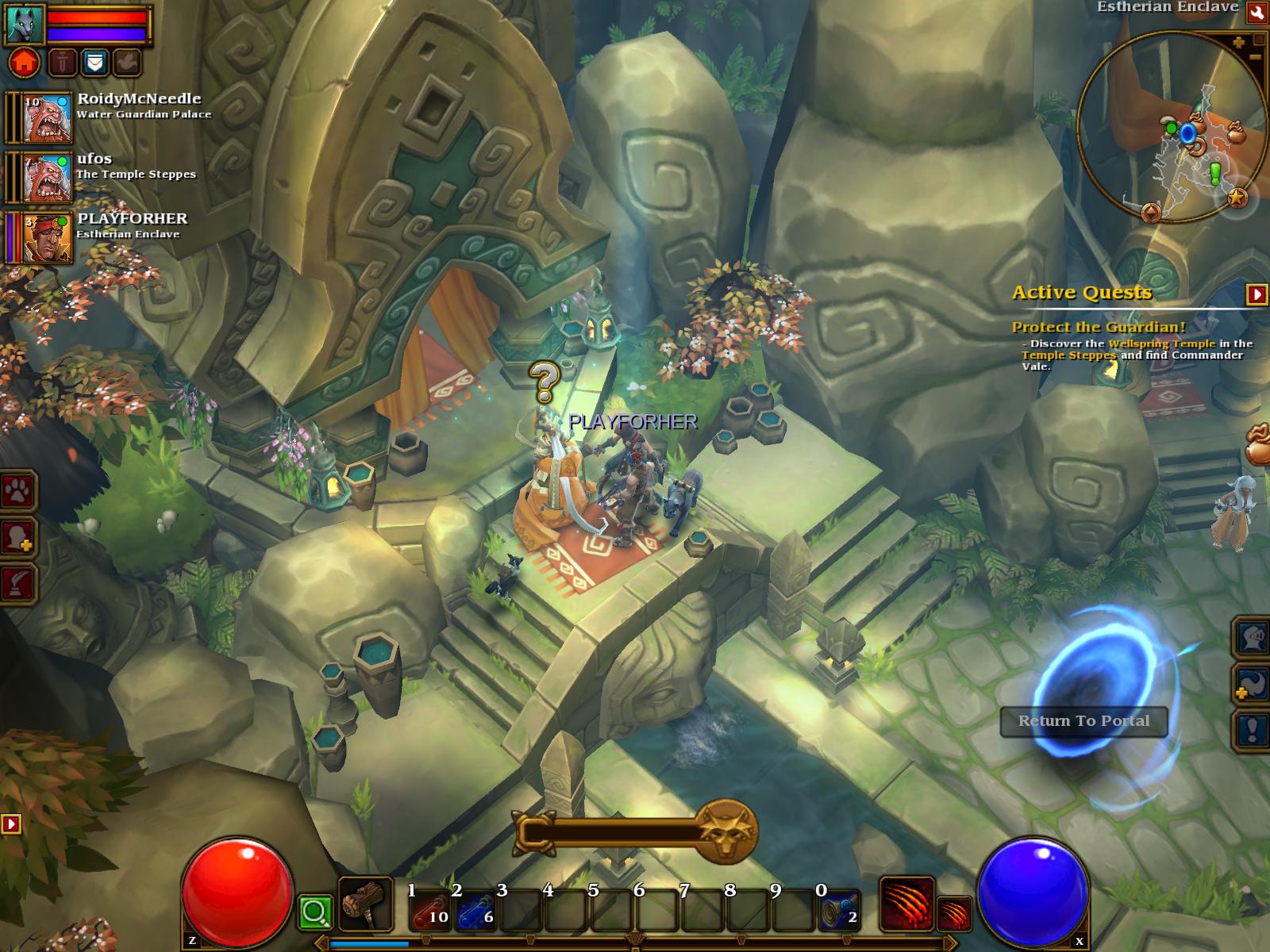The height and width of the screenshot is (952, 1270).
Task: Select the hammer weapon slot
Action: [365, 904]
